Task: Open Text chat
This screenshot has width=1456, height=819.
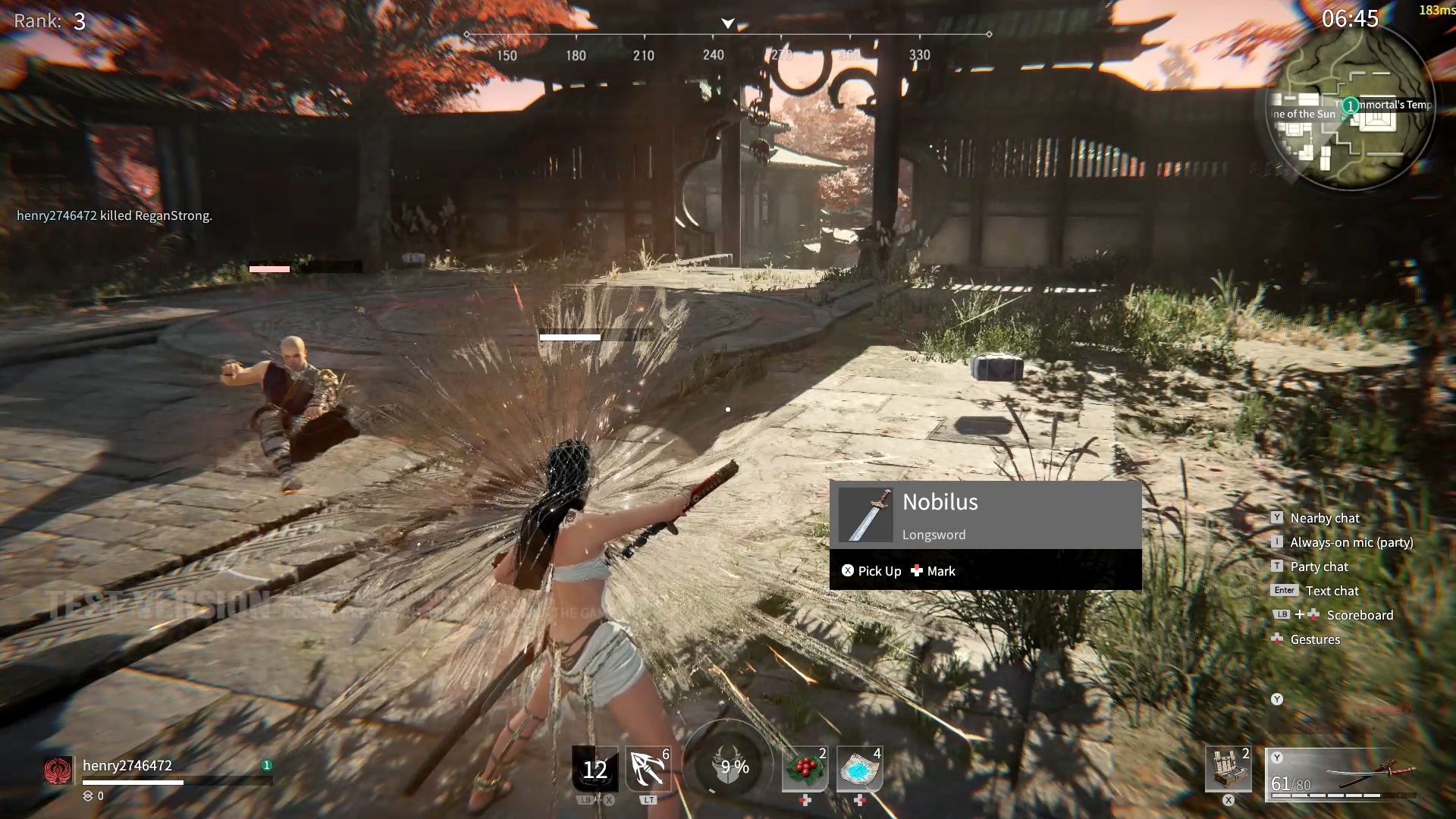Action: point(1332,591)
